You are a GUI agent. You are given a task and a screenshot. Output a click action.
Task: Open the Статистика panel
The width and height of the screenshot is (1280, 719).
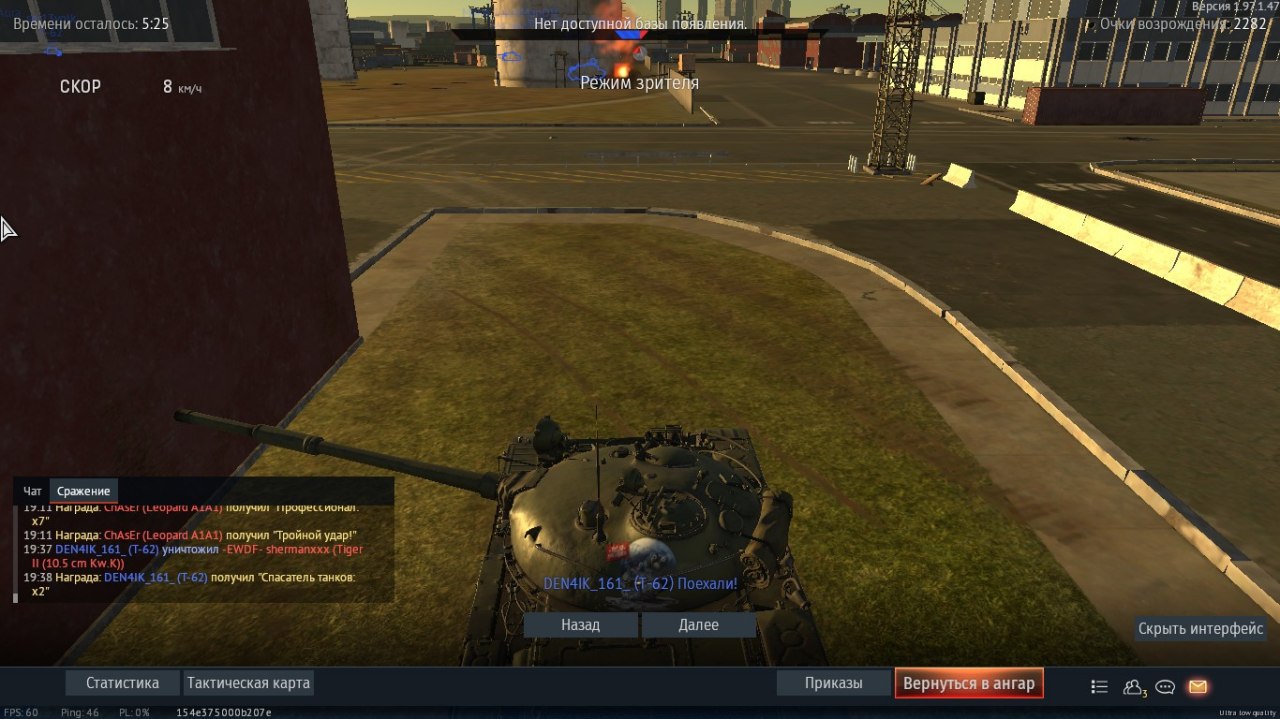point(122,684)
